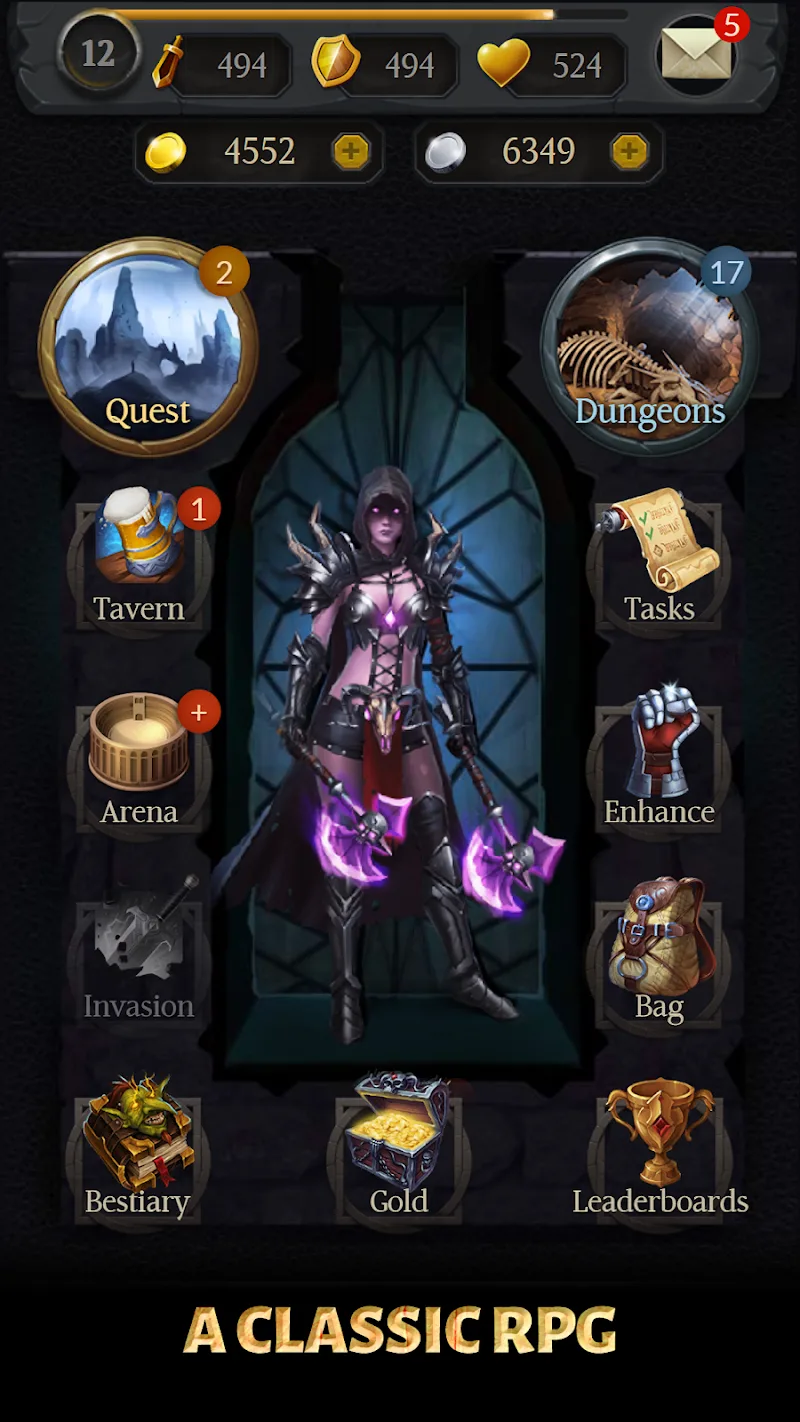
Task: Tap the level 12 player badge
Action: click(x=98, y=53)
